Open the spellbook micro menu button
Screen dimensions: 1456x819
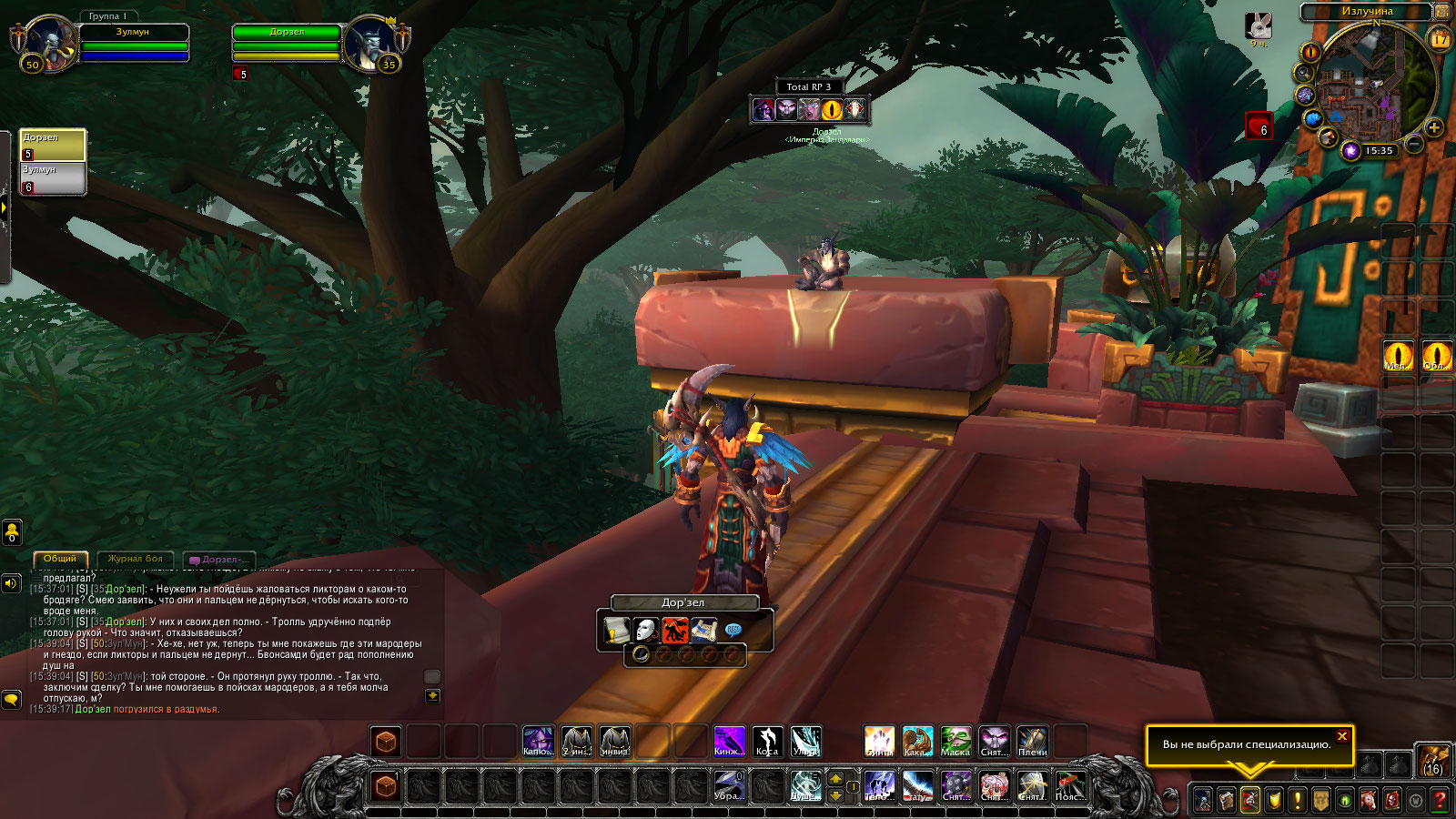pos(1226,801)
